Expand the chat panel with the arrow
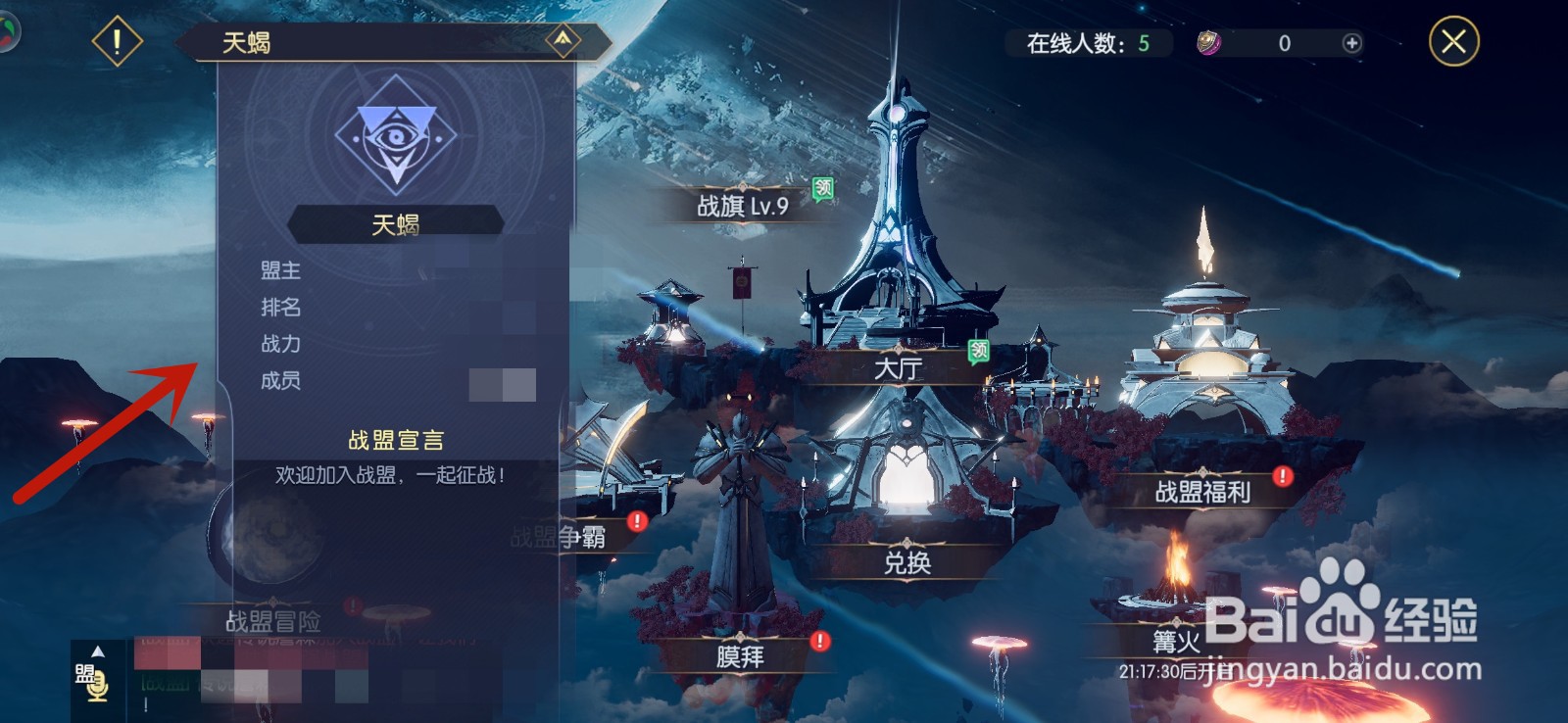Viewport: 1568px width, 723px height. click(97, 650)
